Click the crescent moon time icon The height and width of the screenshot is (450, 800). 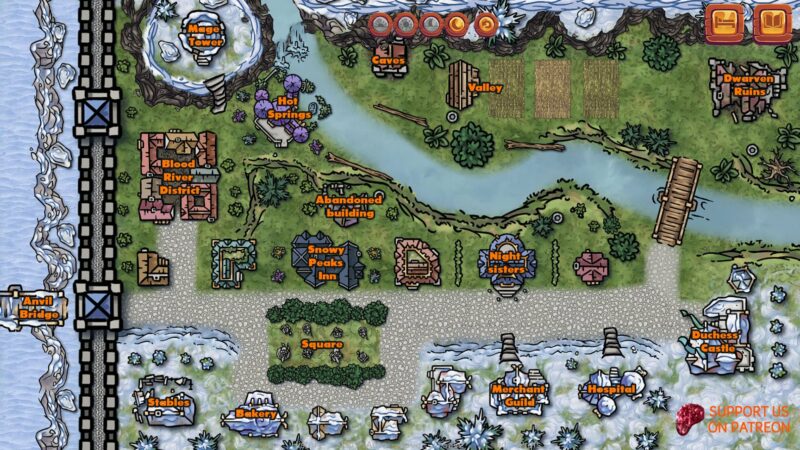coord(459,23)
